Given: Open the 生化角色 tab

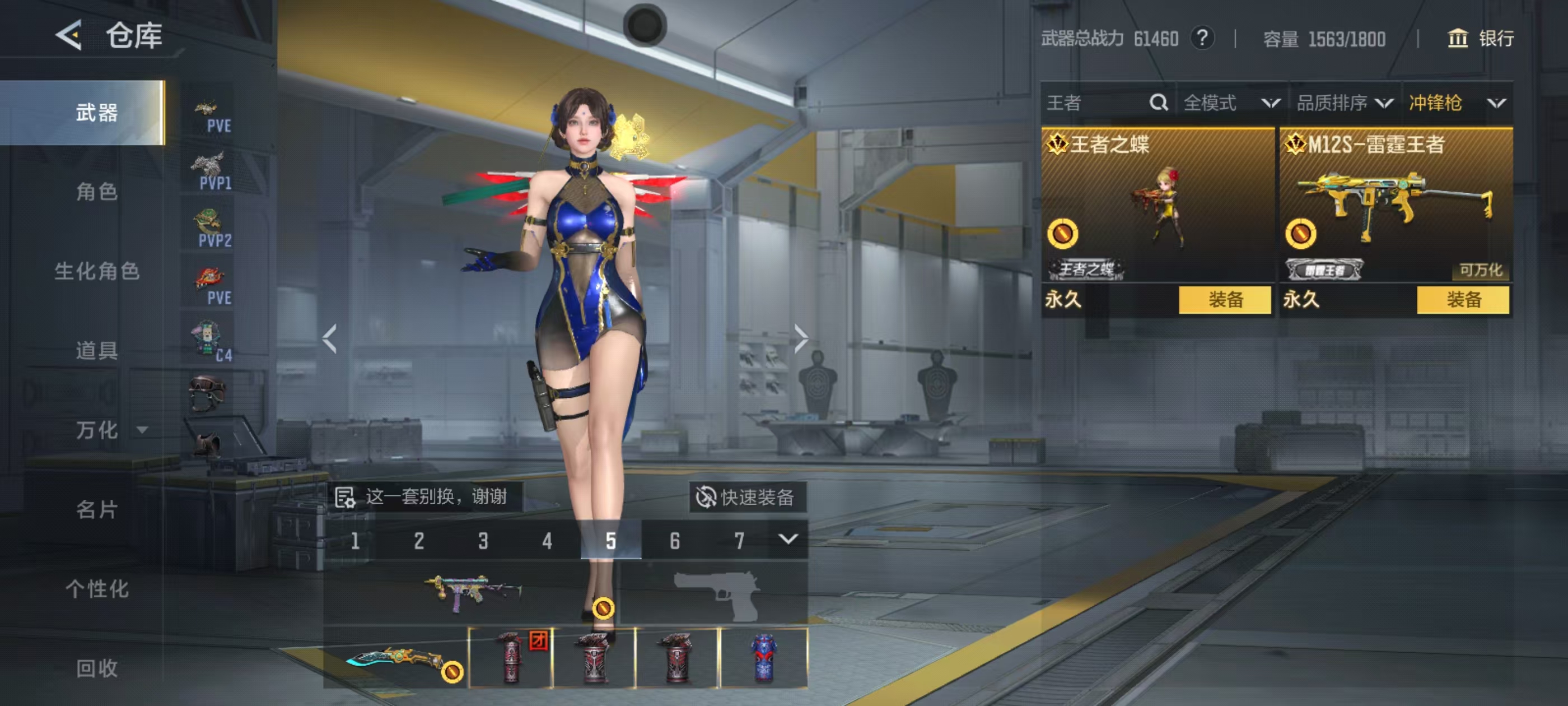Looking at the screenshot, I should click(x=96, y=271).
